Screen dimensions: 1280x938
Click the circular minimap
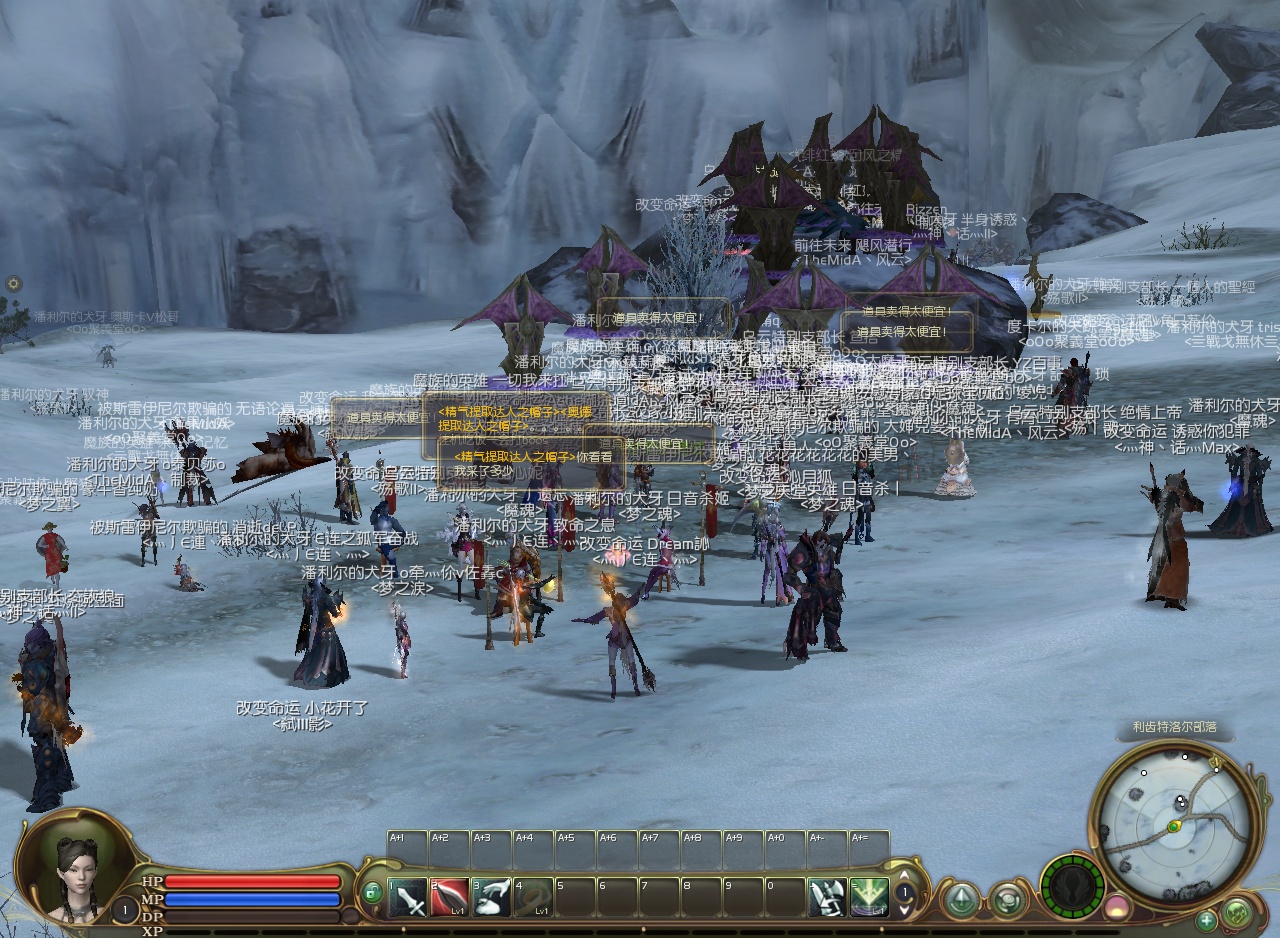pyautogui.click(x=1174, y=817)
